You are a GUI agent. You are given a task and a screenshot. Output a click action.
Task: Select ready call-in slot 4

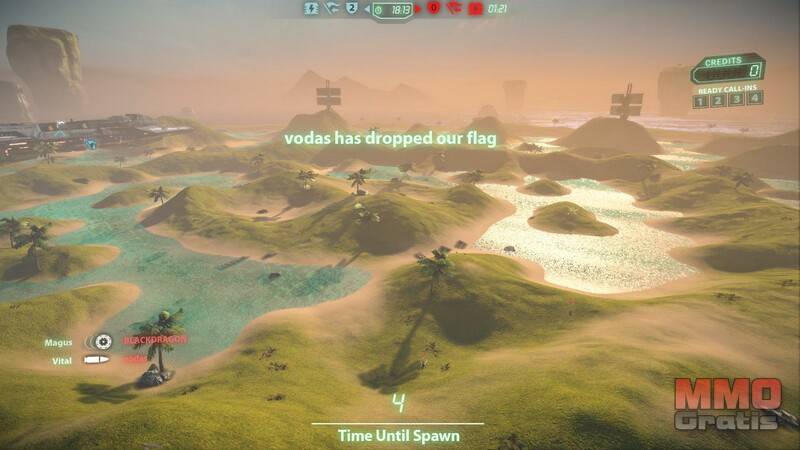[755, 99]
